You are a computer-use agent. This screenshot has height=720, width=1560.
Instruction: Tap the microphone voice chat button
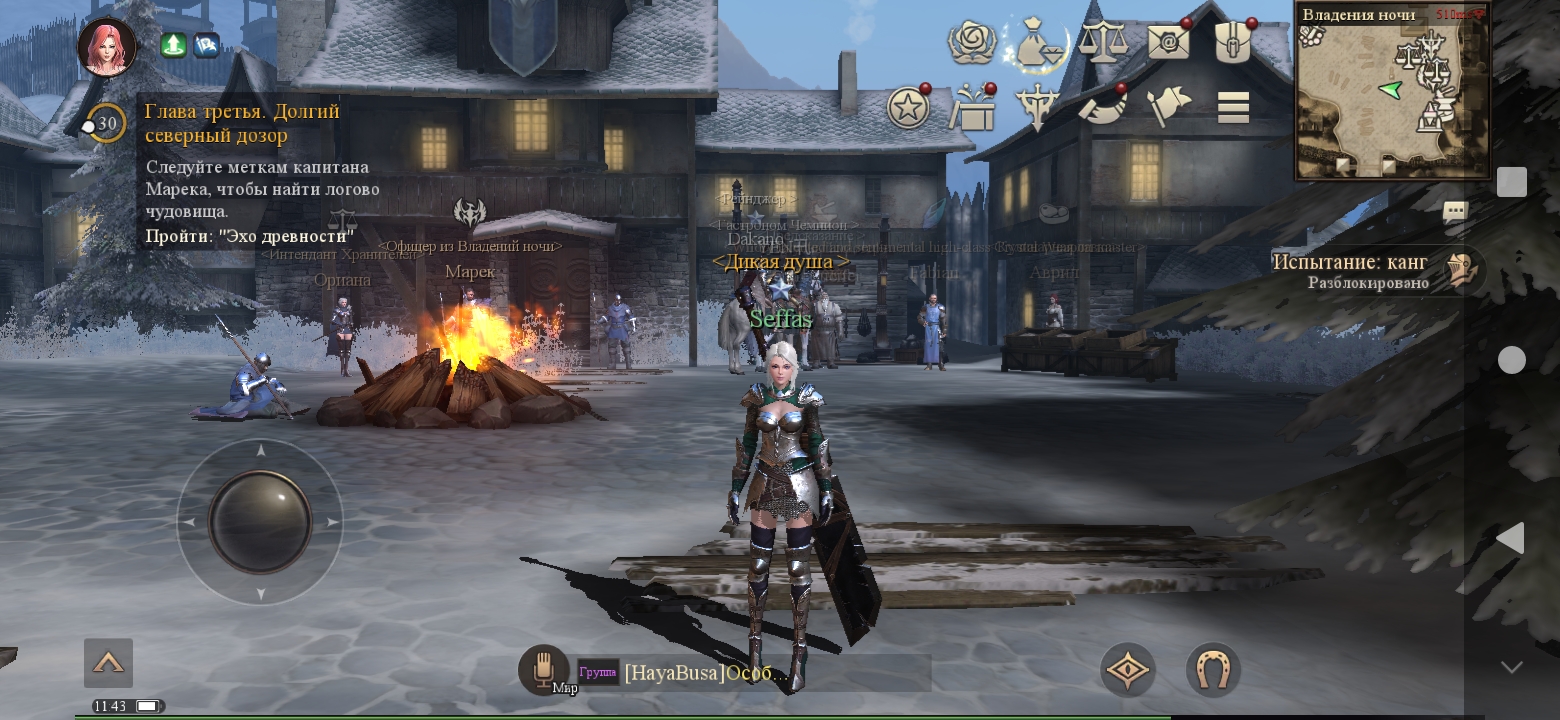click(x=543, y=667)
